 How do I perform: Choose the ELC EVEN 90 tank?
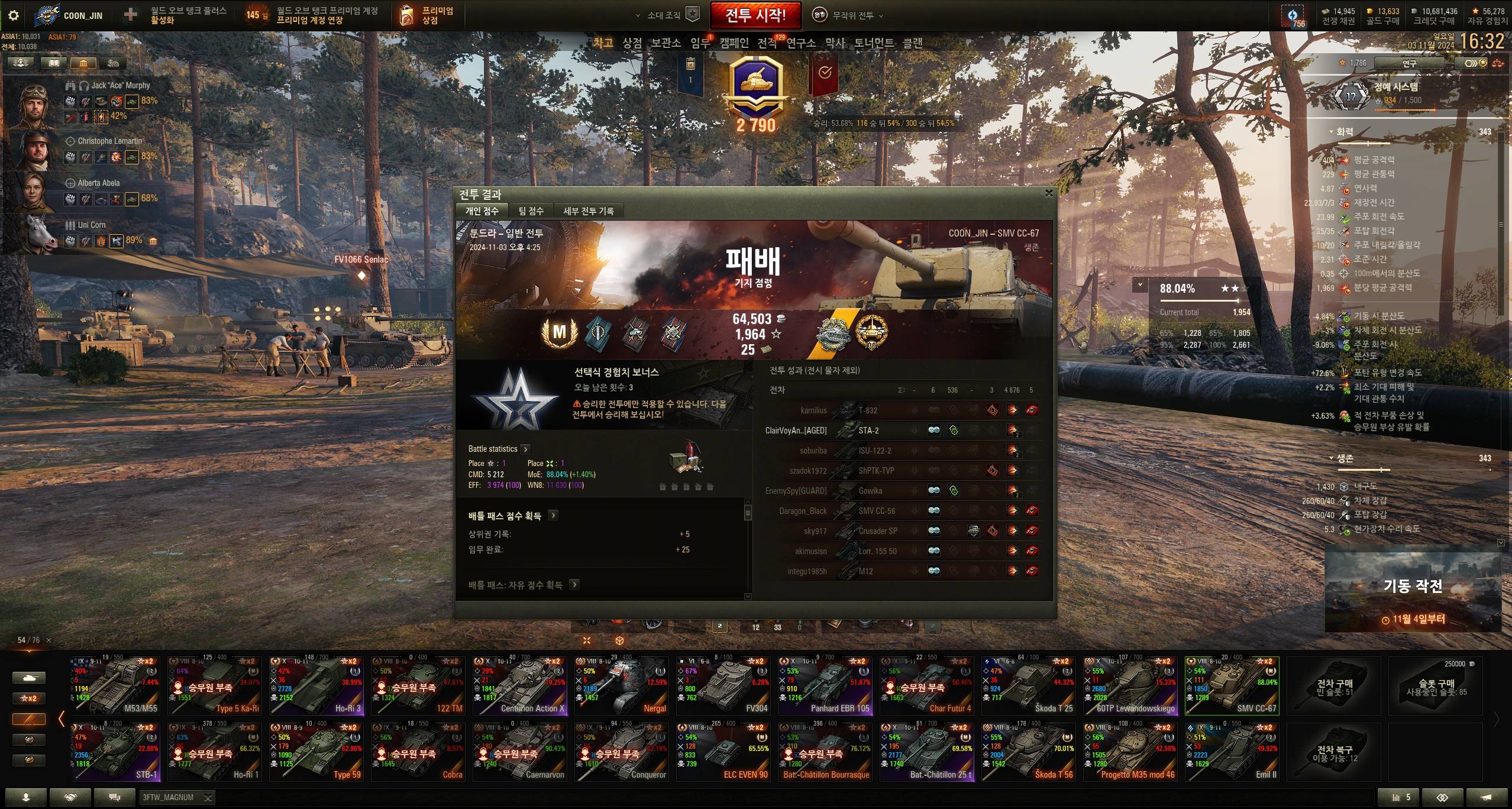point(723,752)
